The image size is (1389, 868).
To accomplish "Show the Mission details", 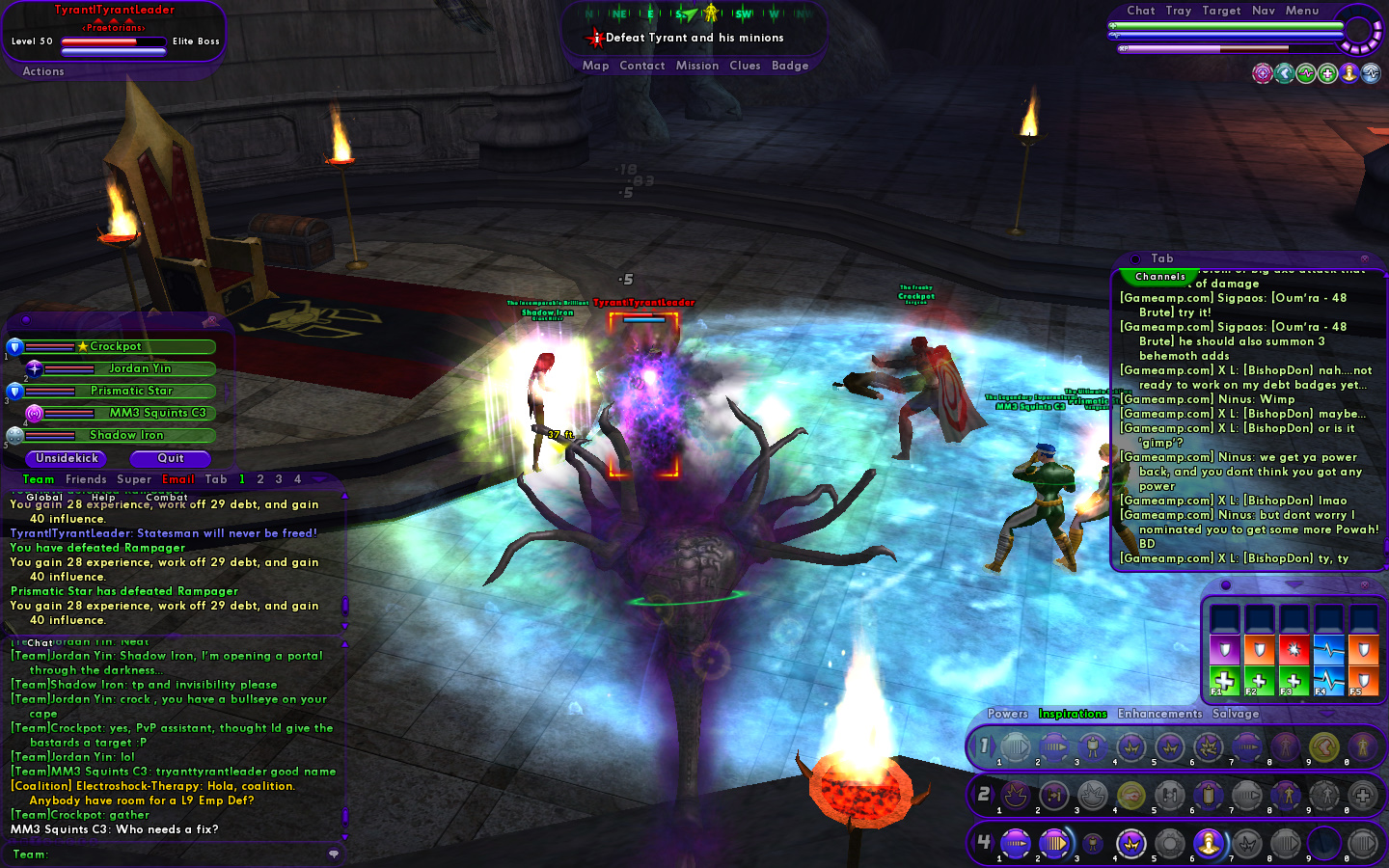I will pyautogui.click(x=696, y=66).
